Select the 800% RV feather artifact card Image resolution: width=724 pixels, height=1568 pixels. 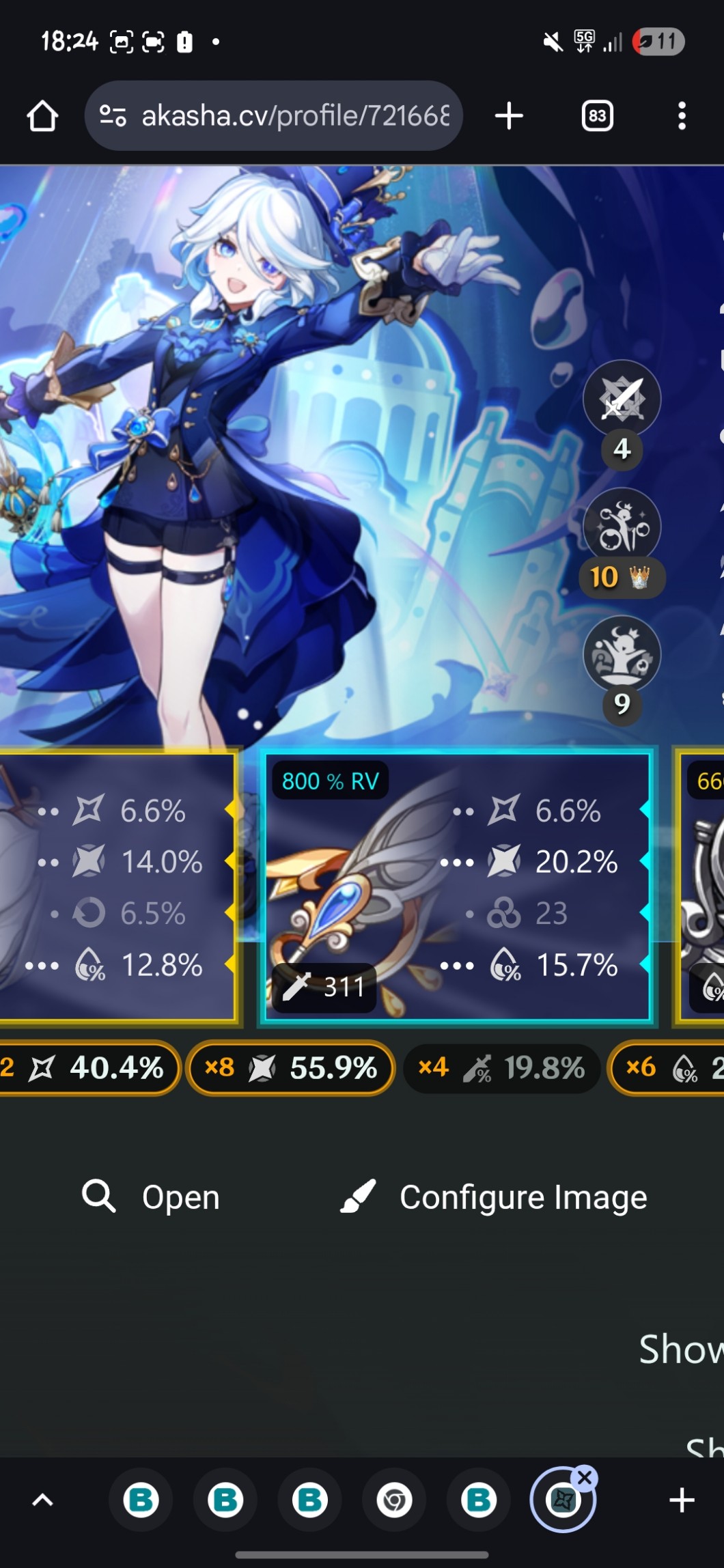tap(457, 886)
